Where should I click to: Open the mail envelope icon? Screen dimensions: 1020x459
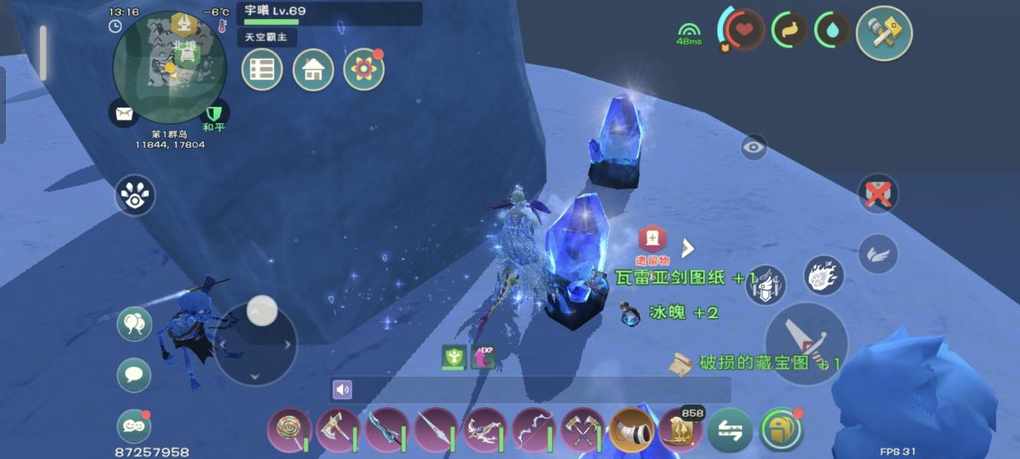tap(124, 113)
